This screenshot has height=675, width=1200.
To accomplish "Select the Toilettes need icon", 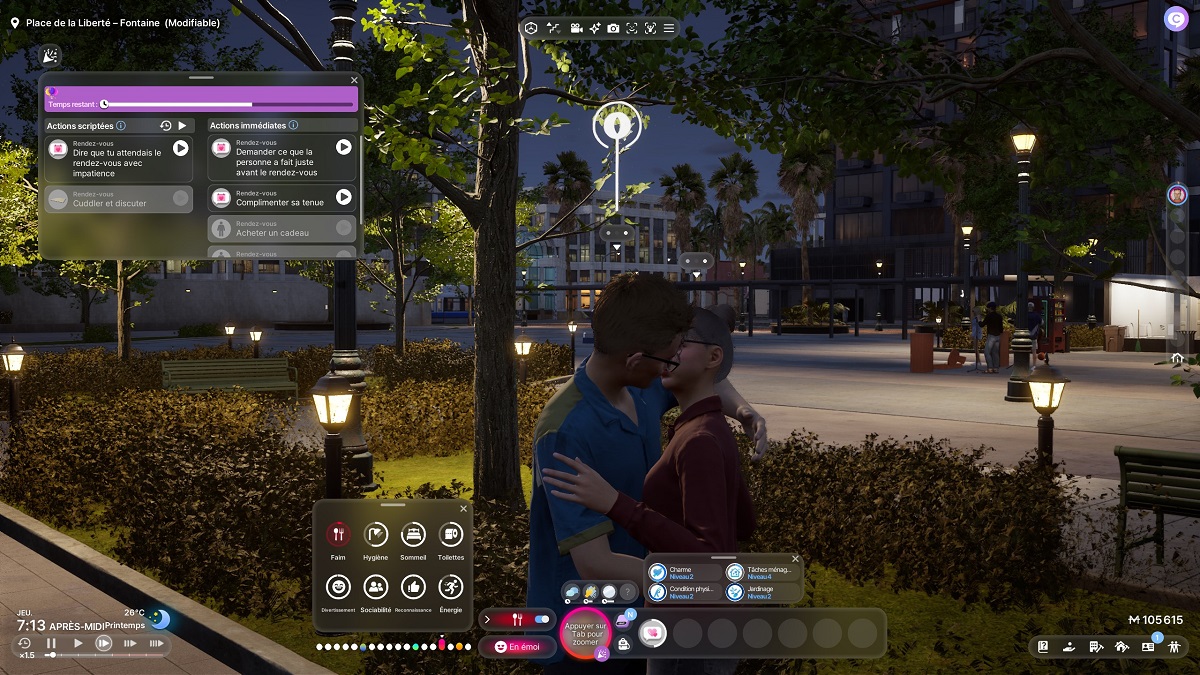I will [x=451, y=535].
